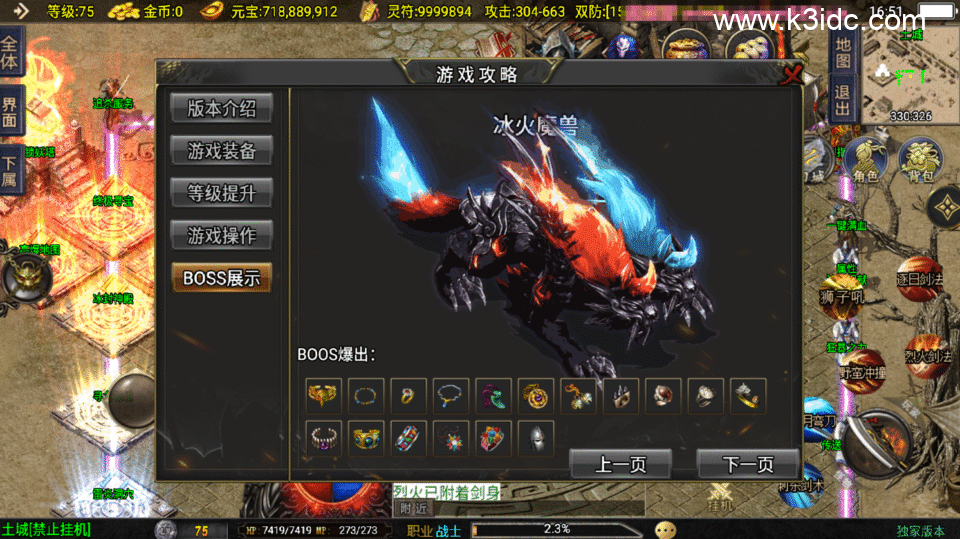Open the 背包 backpack
Screen dimensions: 960x539
coord(920,160)
